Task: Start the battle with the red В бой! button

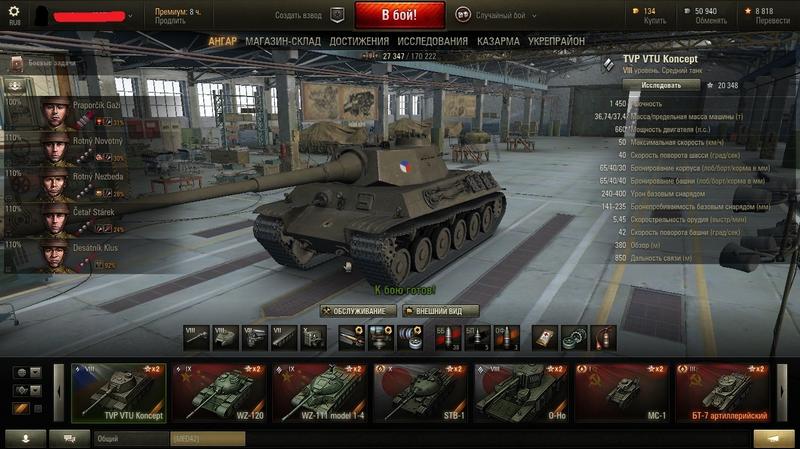Action: (399, 15)
